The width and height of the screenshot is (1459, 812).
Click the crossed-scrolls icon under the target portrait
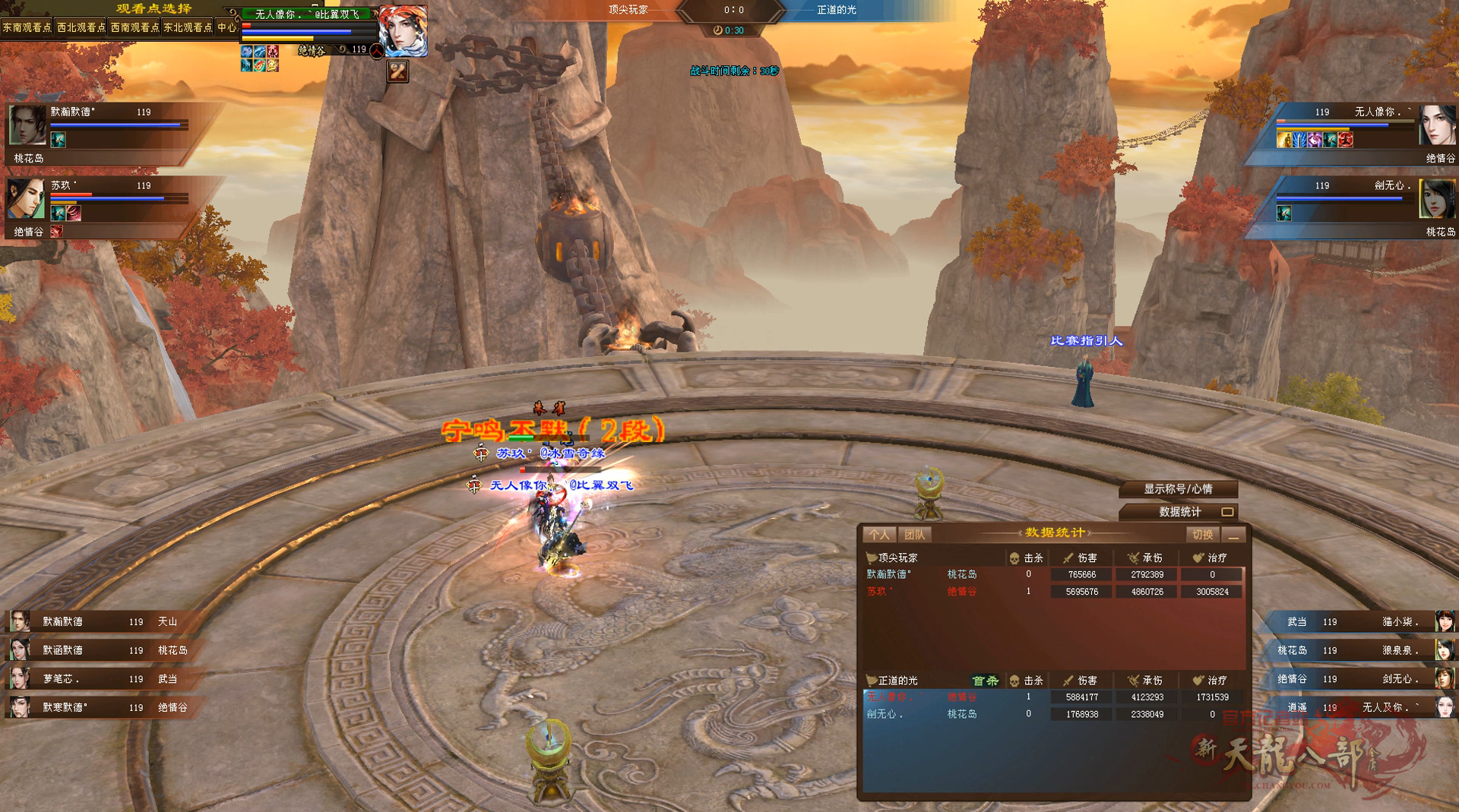(397, 71)
